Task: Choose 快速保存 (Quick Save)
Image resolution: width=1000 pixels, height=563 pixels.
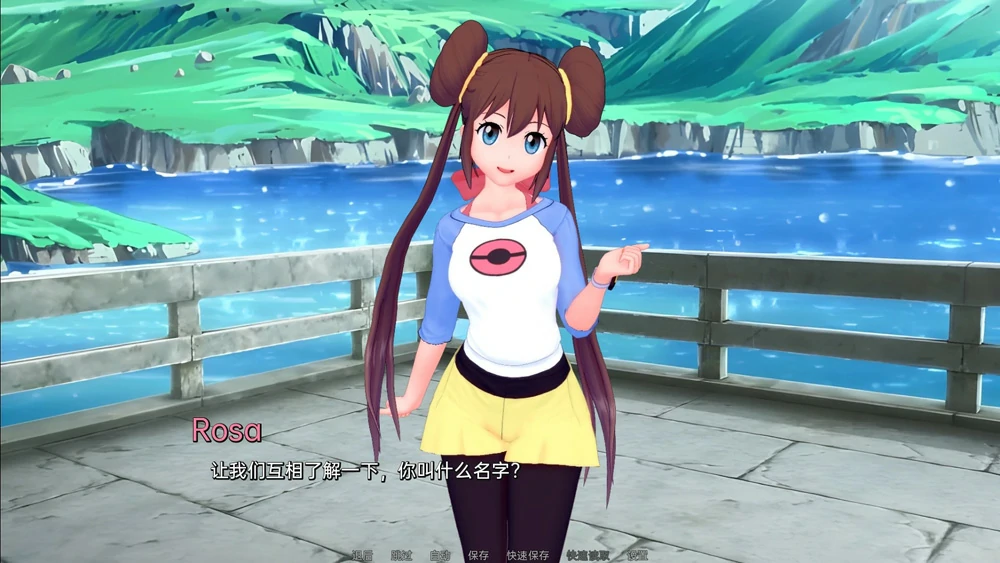Action: [x=527, y=555]
